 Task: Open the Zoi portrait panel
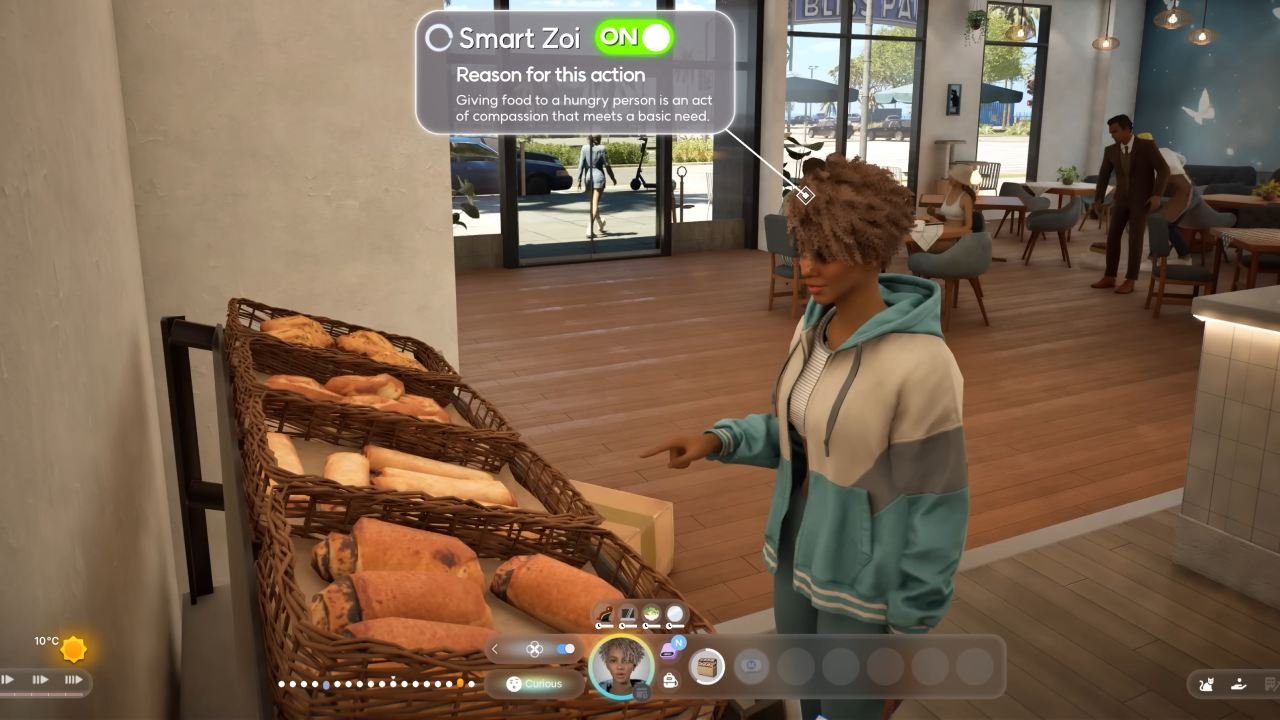(x=620, y=665)
